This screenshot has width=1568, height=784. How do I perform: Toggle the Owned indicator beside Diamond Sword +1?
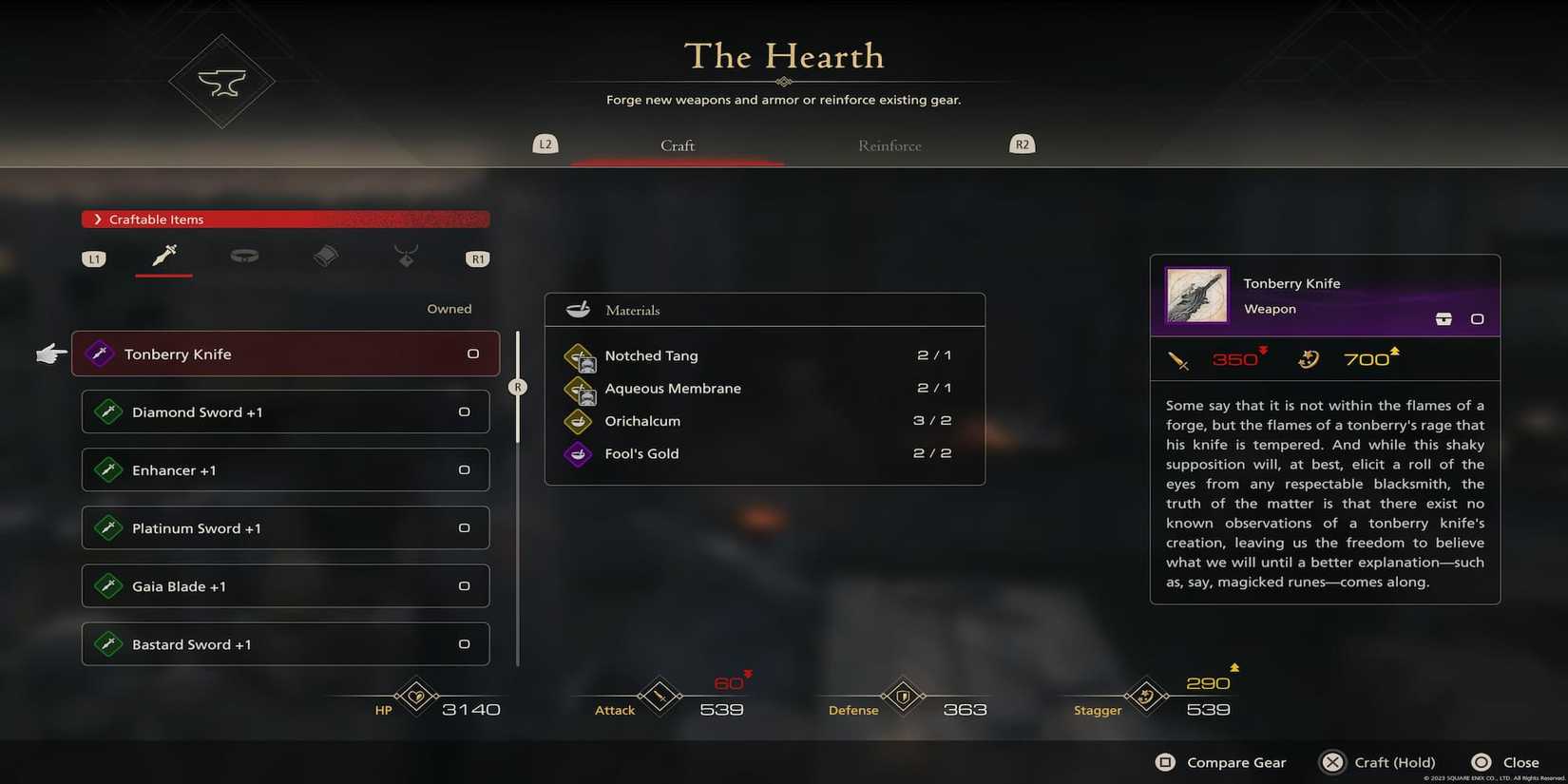tap(463, 411)
